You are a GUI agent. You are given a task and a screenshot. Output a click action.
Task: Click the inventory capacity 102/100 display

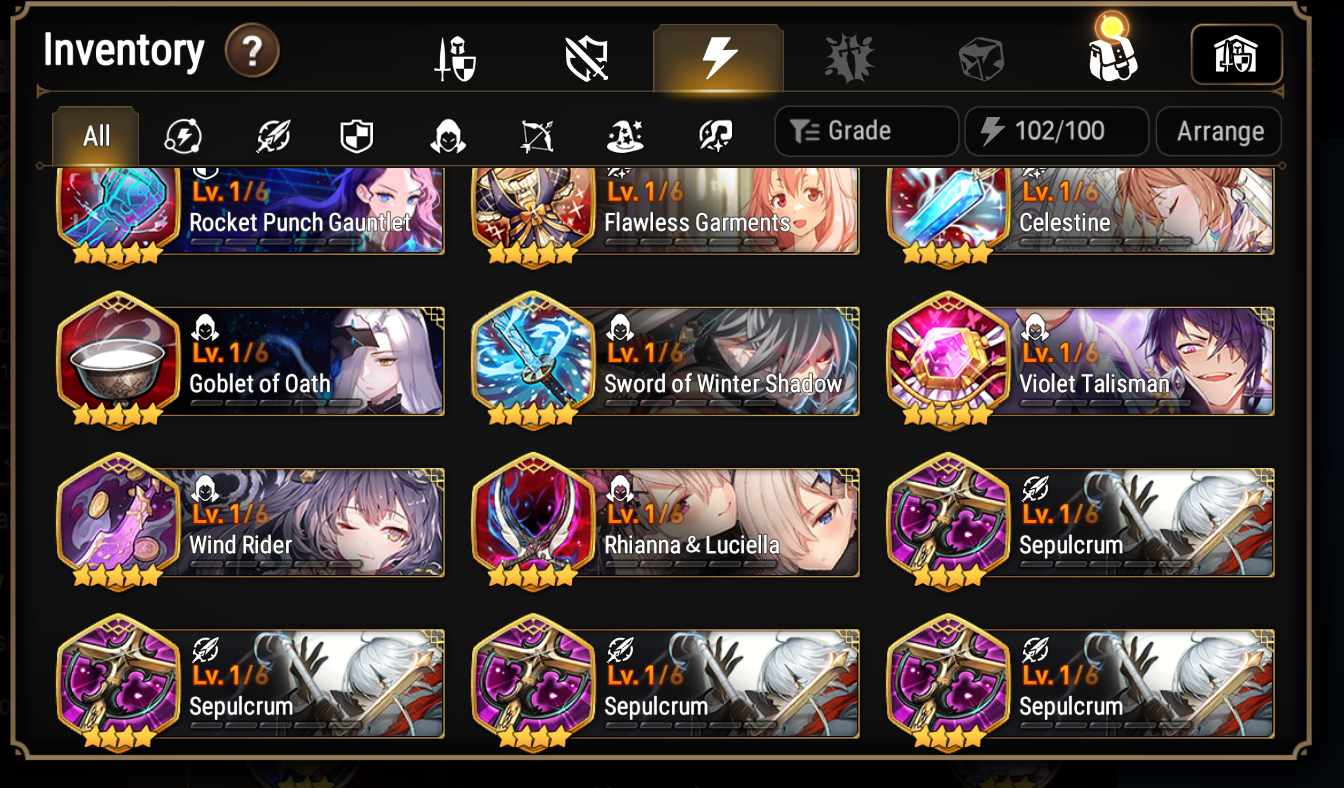1056,130
